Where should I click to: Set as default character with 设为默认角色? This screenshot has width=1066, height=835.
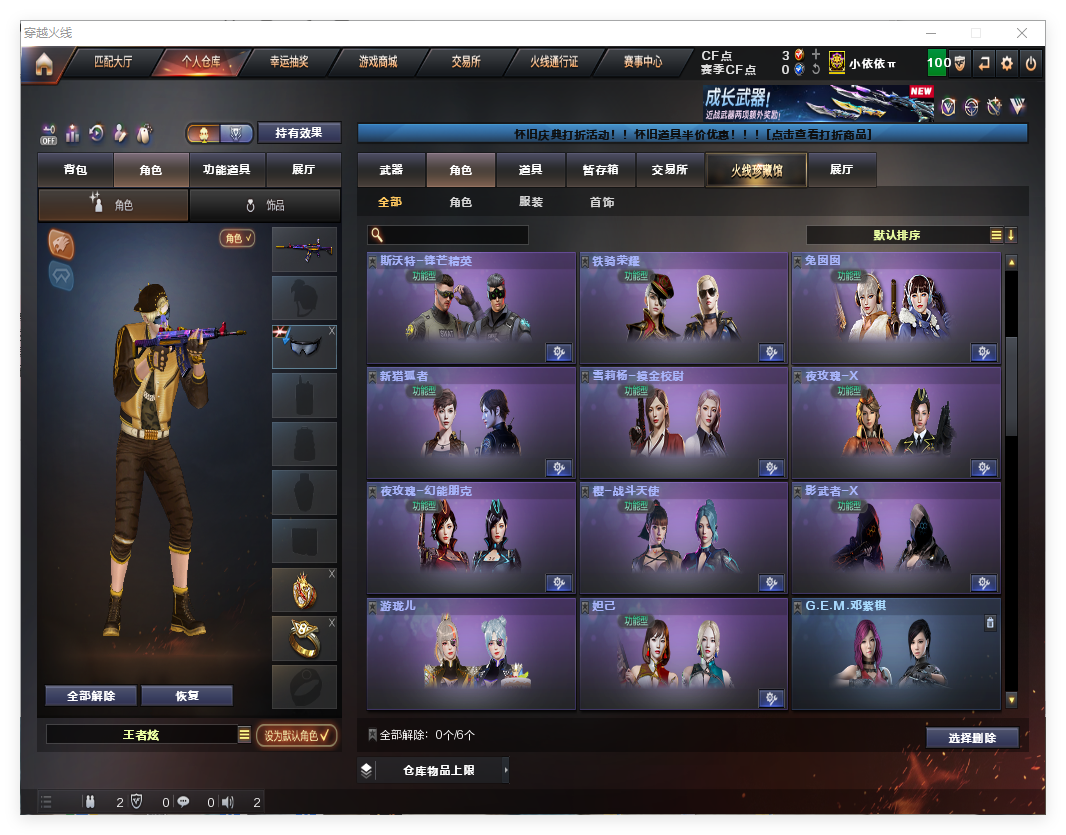click(296, 736)
